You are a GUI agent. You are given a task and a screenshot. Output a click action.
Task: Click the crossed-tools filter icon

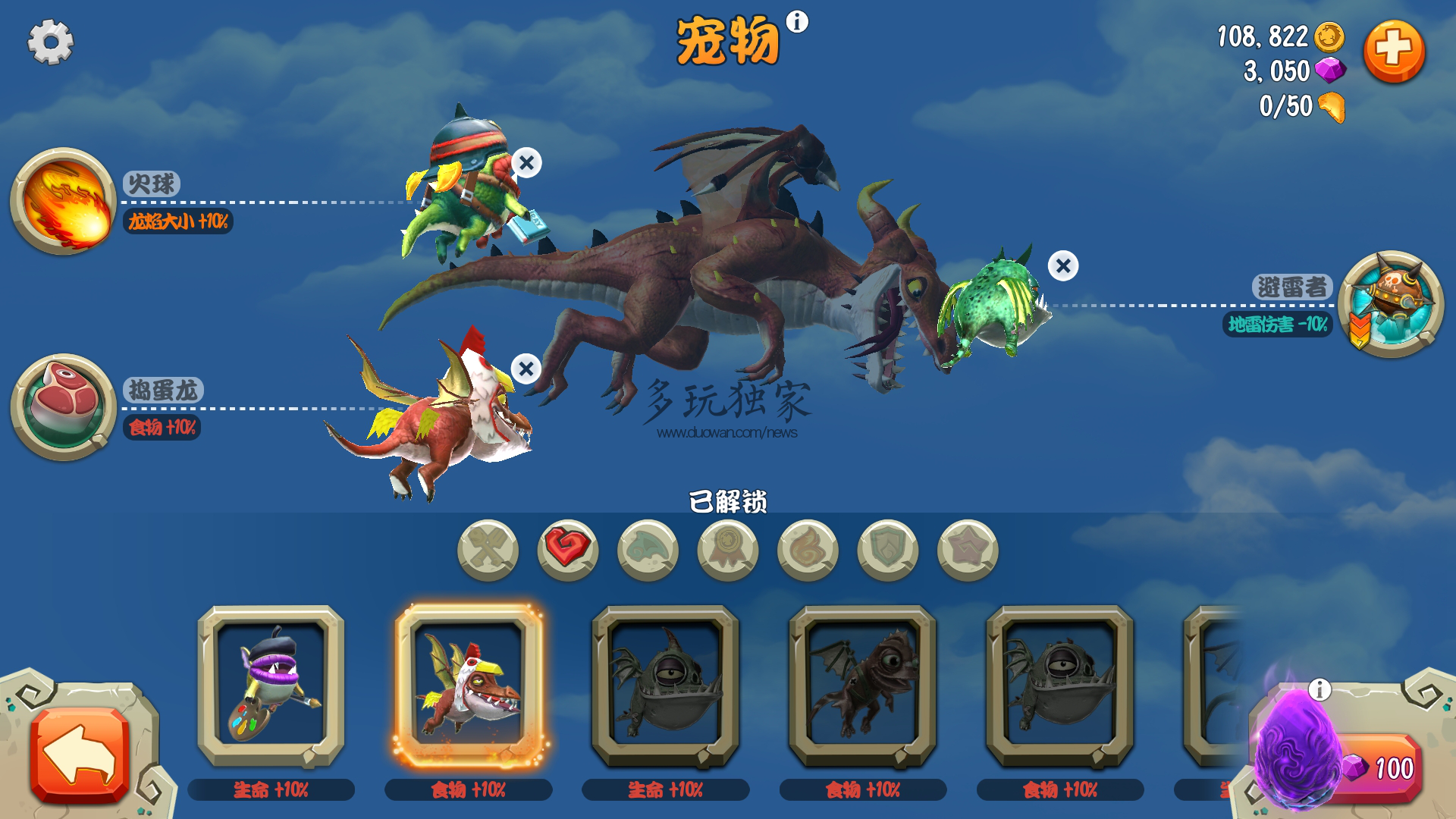[x=488, y=551]
